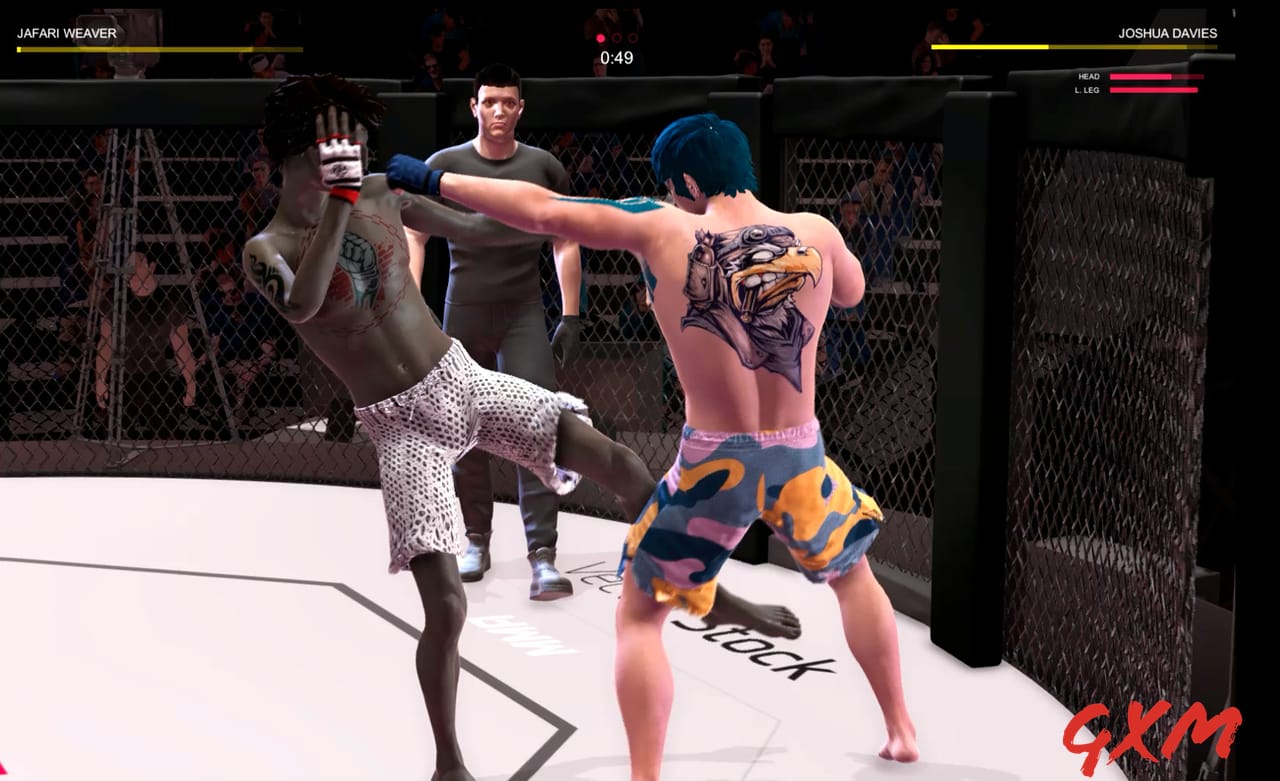Select the name JOSHUA DAVIES

coord(1168,33)
